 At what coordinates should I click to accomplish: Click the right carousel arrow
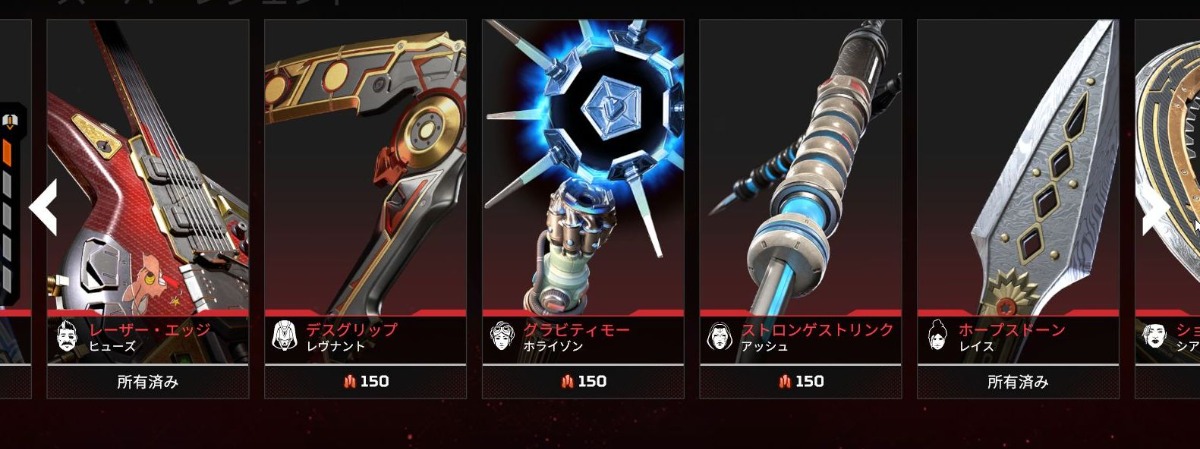[x=1156, y=212]
